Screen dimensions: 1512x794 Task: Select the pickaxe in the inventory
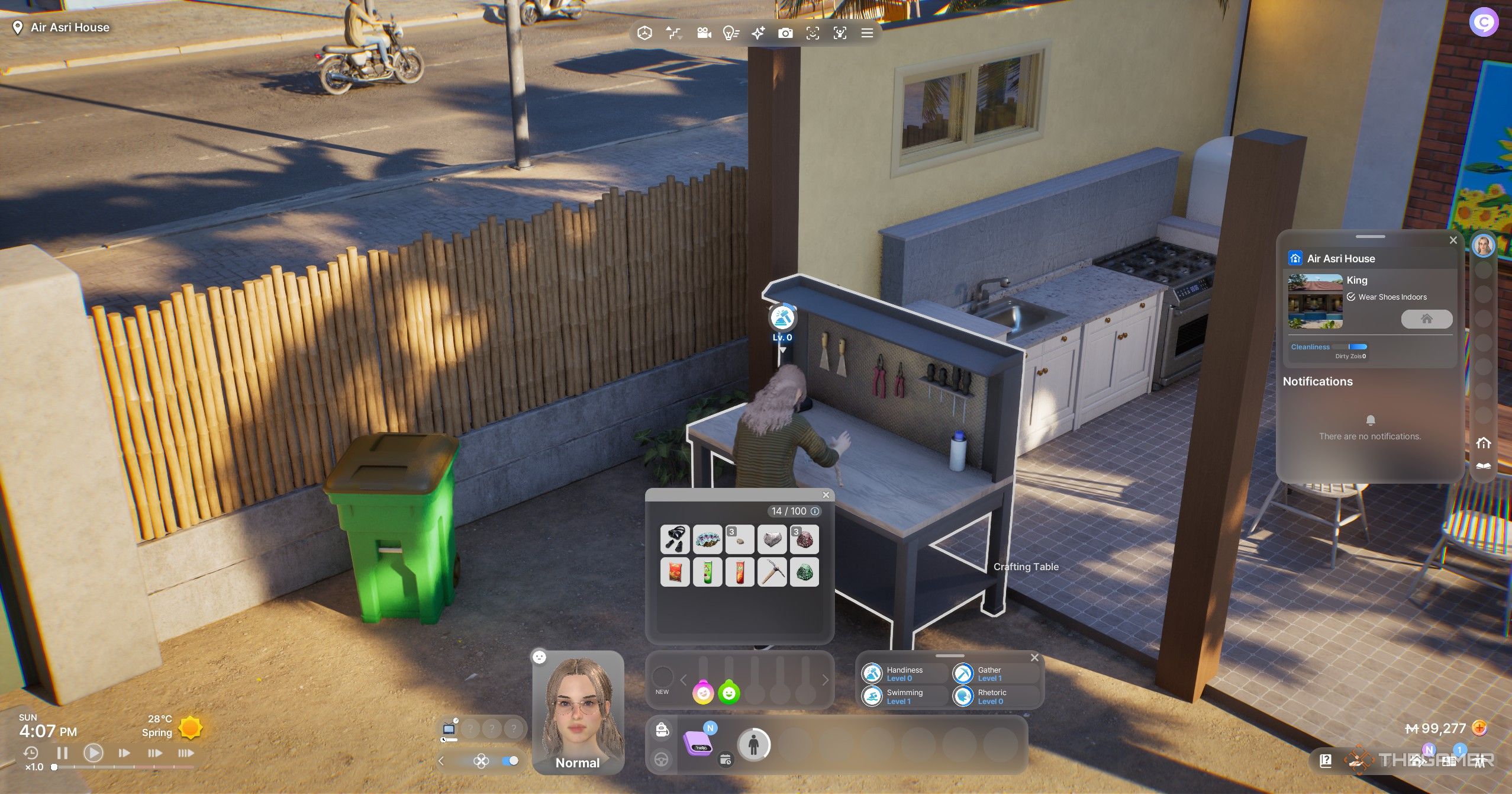772,572
